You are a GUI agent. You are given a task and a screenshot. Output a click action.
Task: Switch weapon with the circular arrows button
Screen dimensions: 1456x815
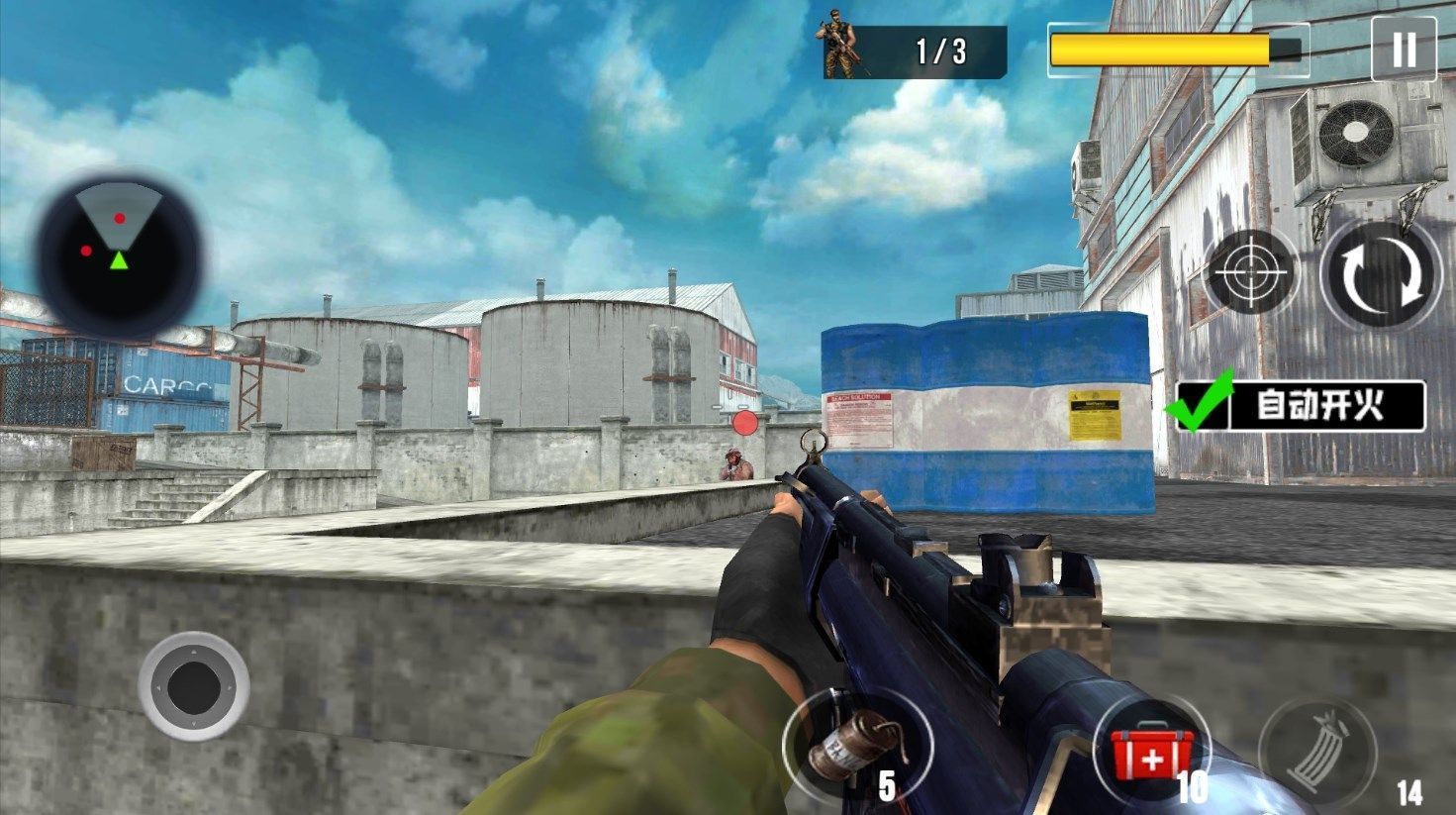[1382, 272]
